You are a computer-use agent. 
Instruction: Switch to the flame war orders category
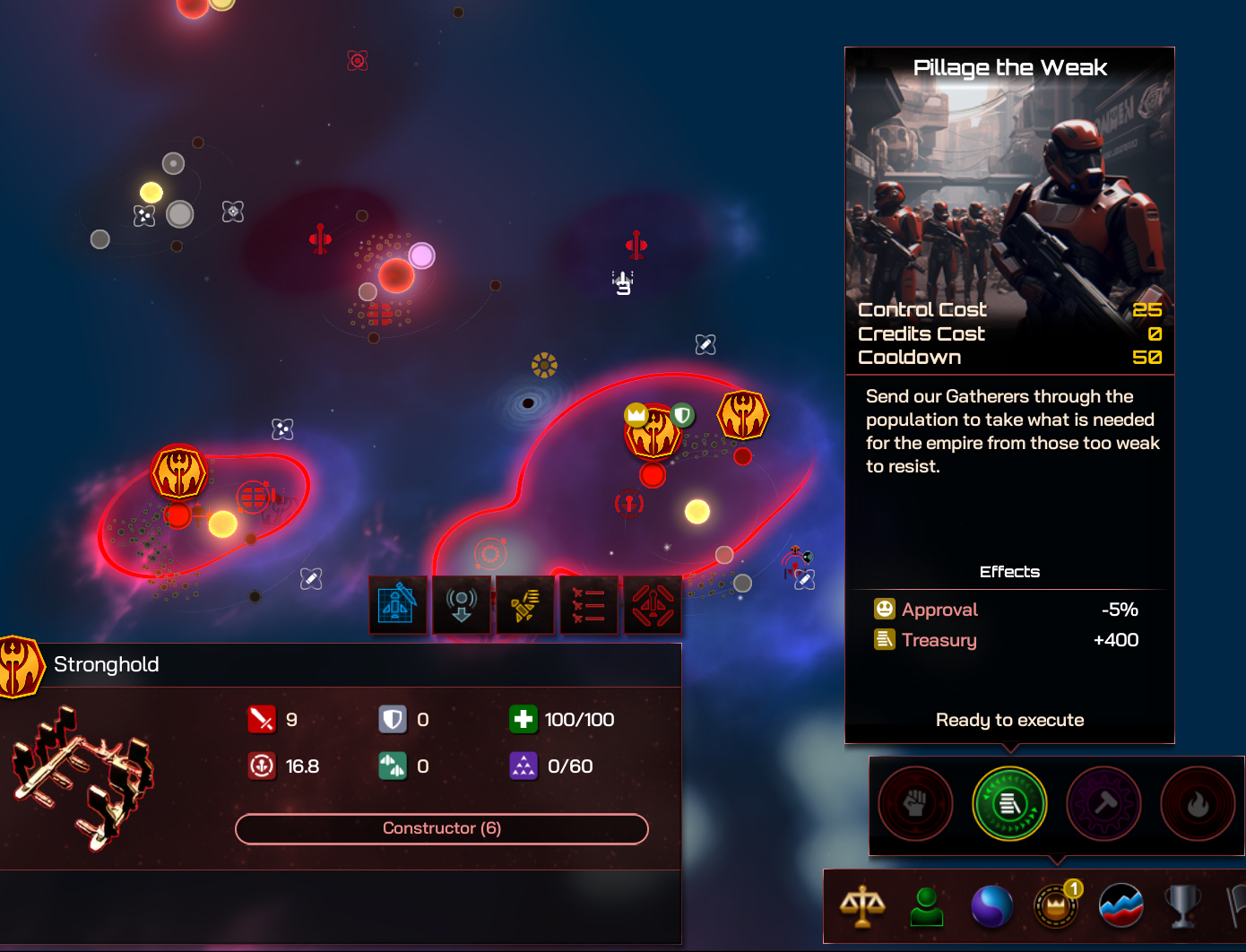click(1198, 804)
